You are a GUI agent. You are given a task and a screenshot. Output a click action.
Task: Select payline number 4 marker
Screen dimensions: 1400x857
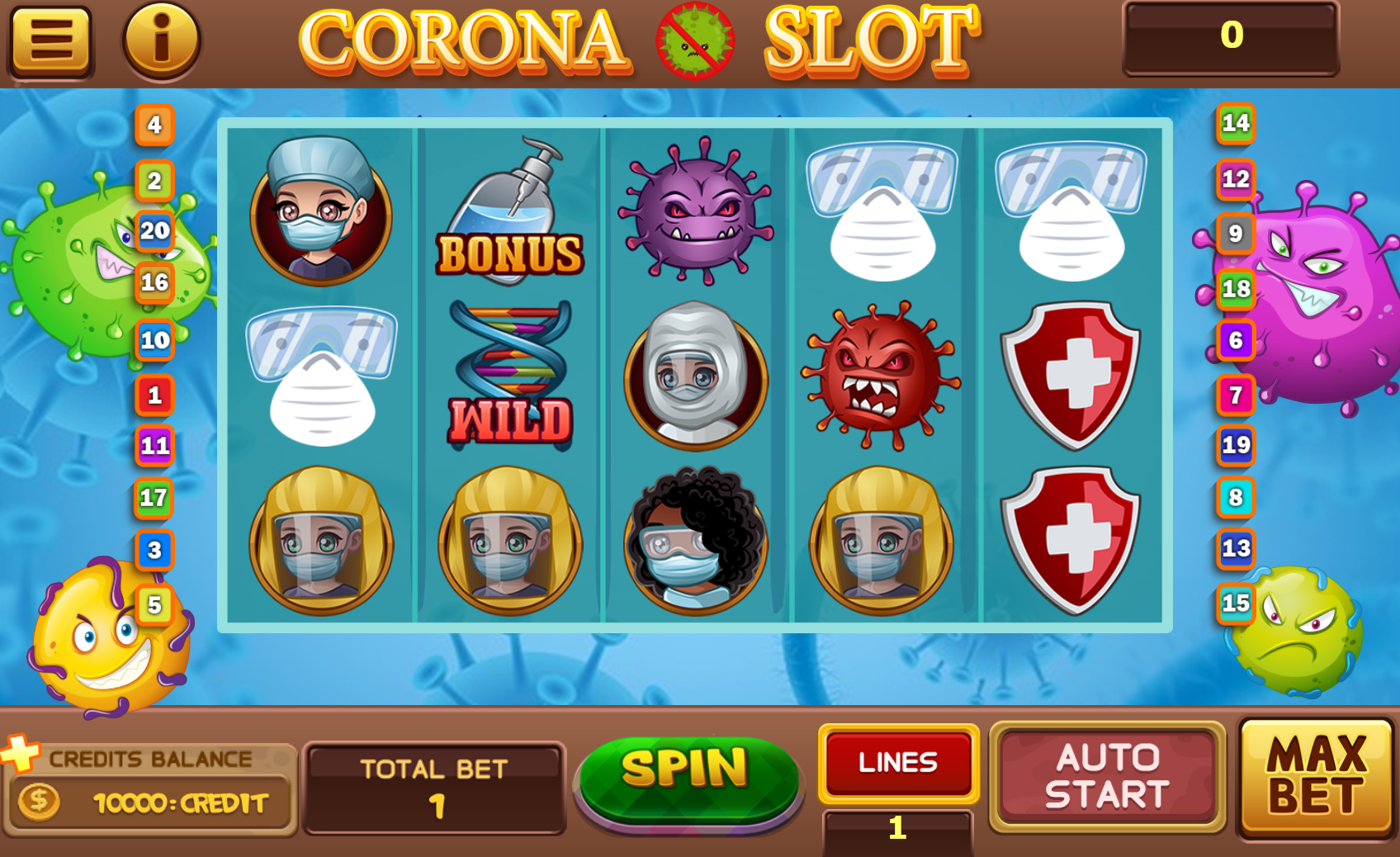154,125
